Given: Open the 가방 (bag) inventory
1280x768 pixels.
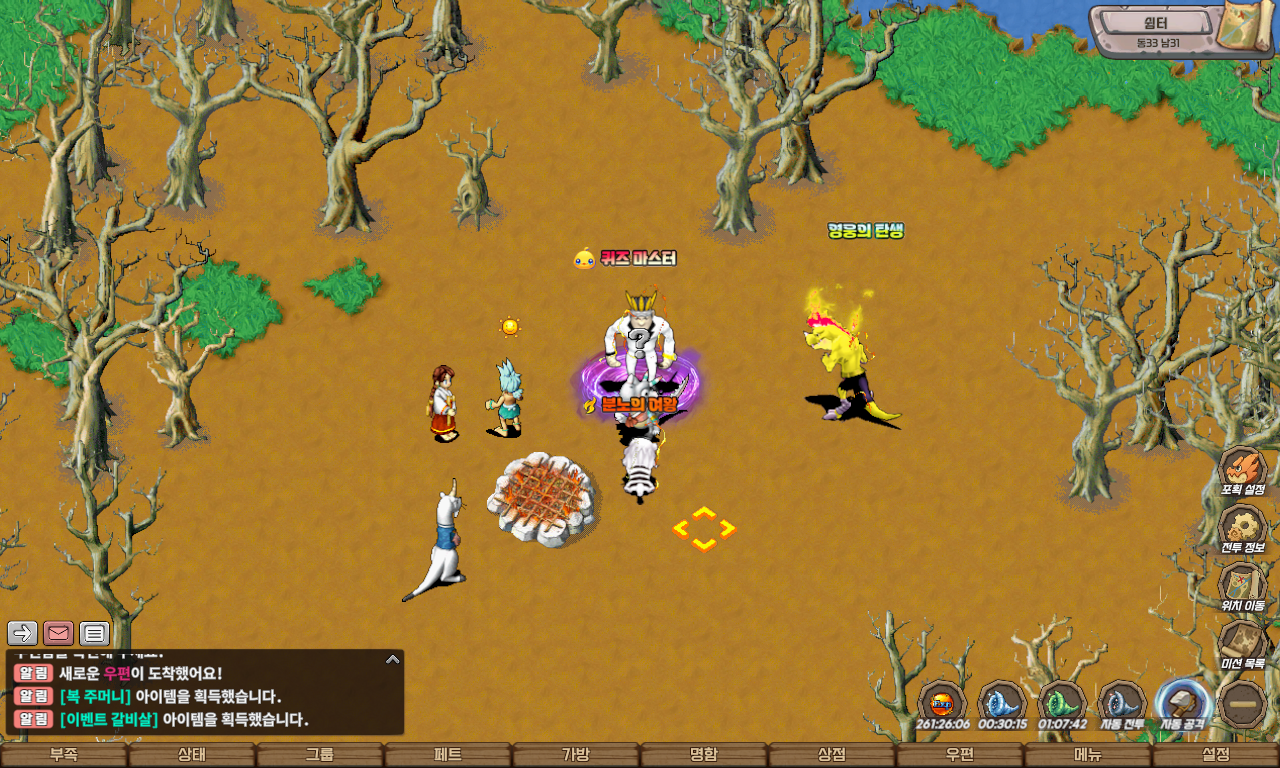Looking at the screenshot, I should 576,755.
